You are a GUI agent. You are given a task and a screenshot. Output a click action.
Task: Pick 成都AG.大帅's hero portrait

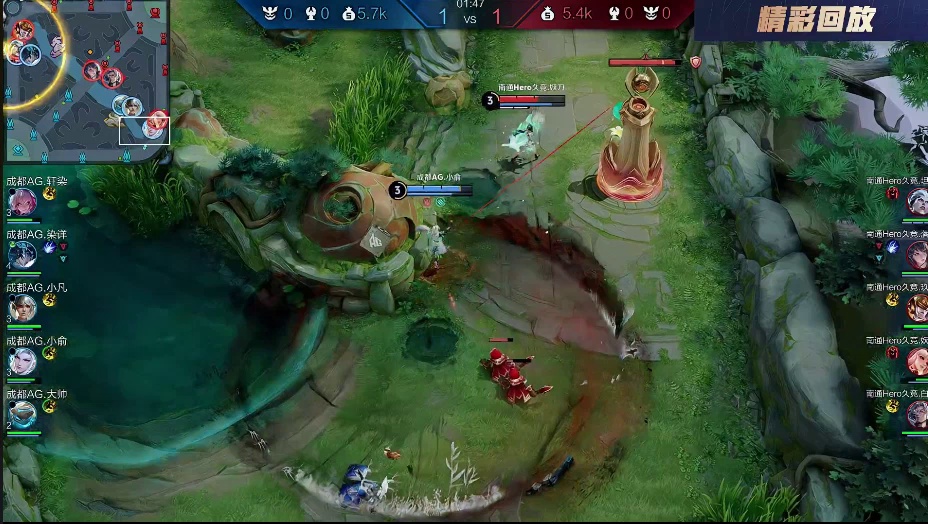pos(22,414)
